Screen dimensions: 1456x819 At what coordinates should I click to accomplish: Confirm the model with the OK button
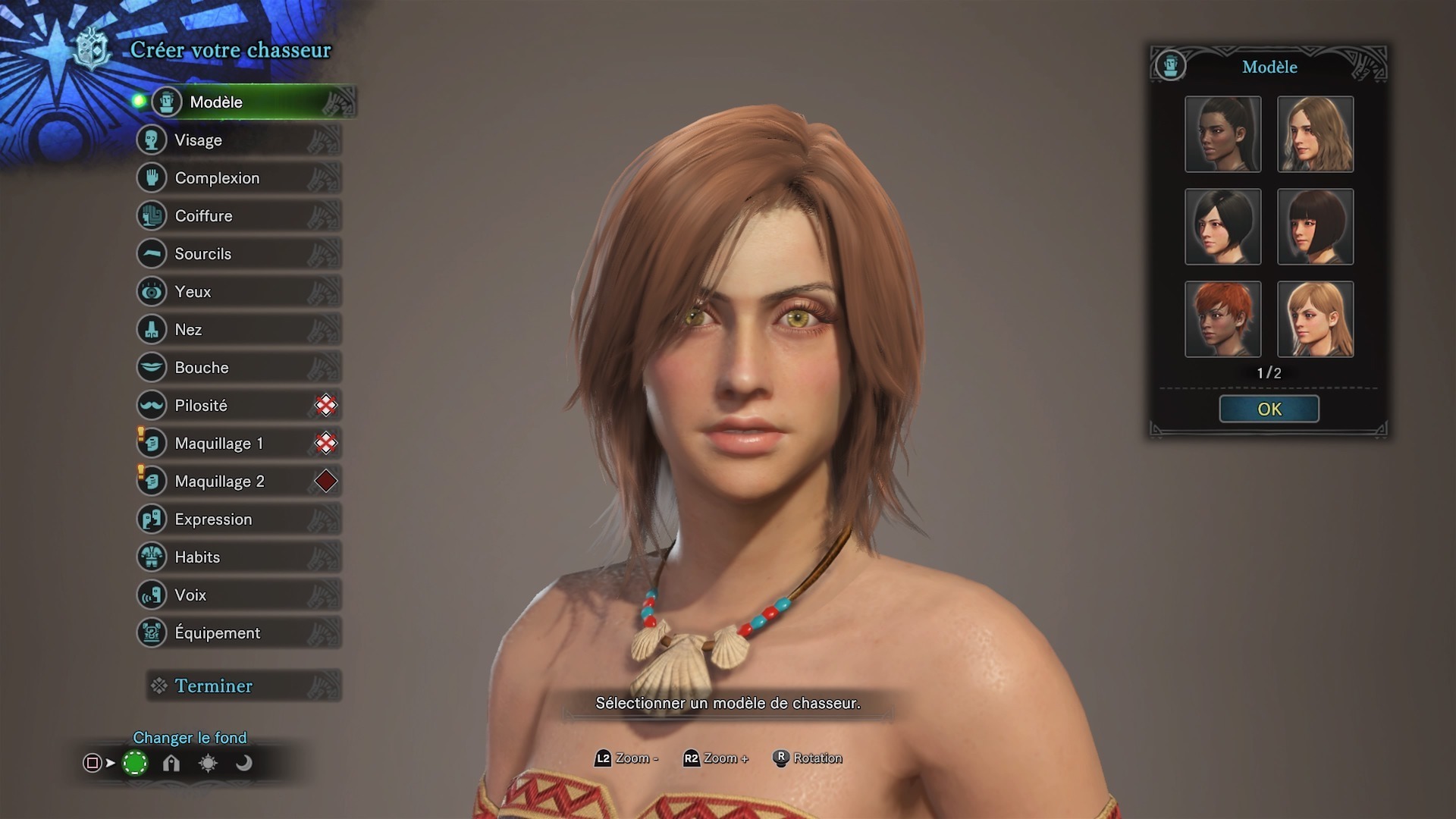pos(1269,409)
